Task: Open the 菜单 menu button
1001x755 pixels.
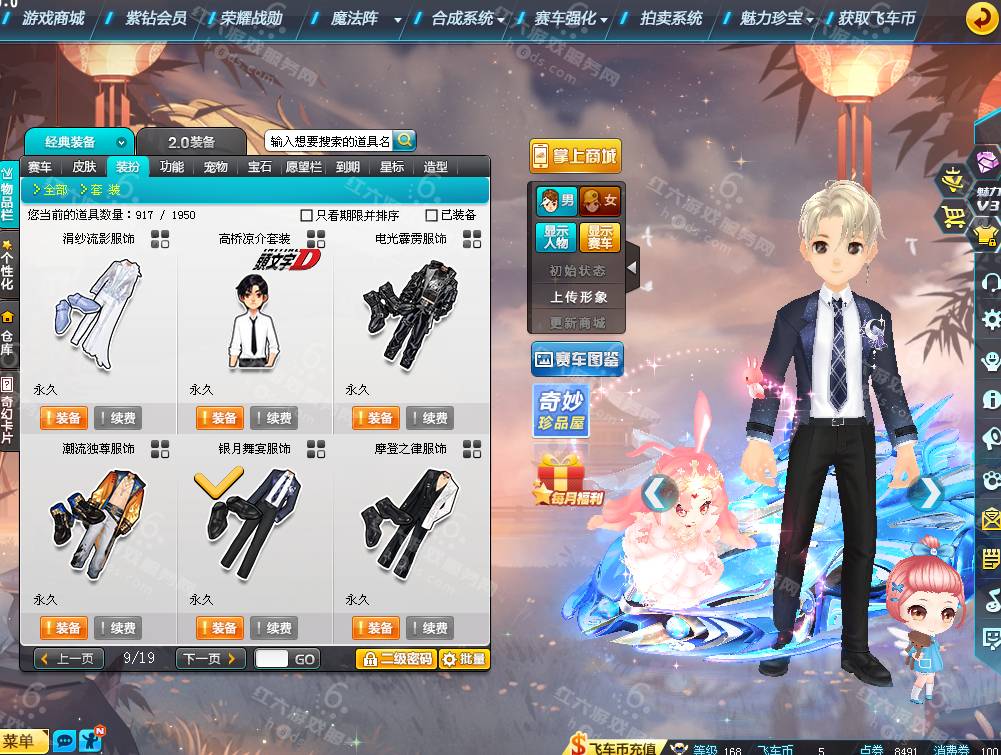Action: (25, 741)
